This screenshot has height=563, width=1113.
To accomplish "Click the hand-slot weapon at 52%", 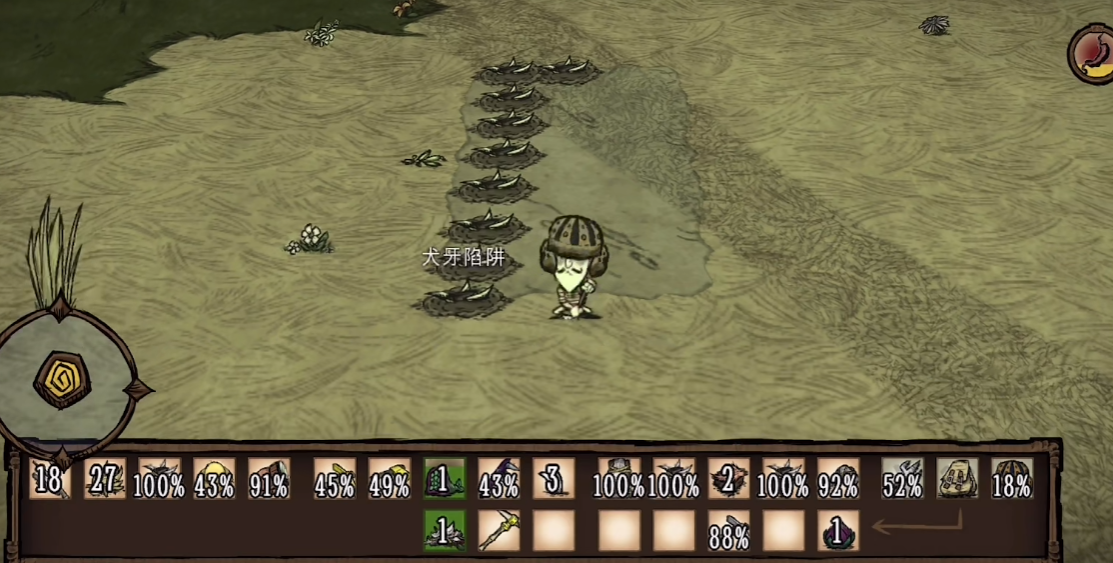I will (x=902, y=479).
